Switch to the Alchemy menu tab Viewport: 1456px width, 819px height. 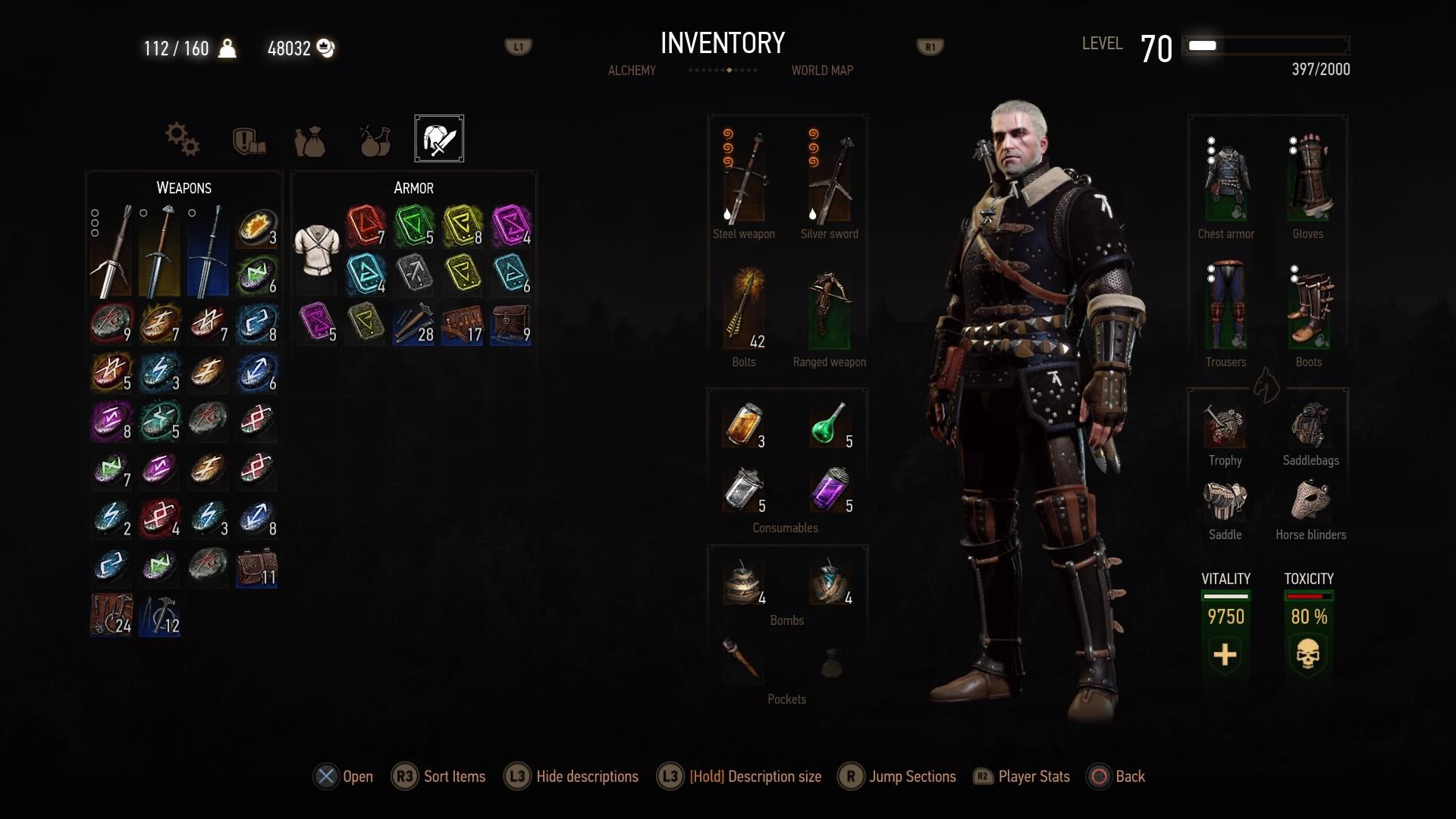(x=632, y=71)
